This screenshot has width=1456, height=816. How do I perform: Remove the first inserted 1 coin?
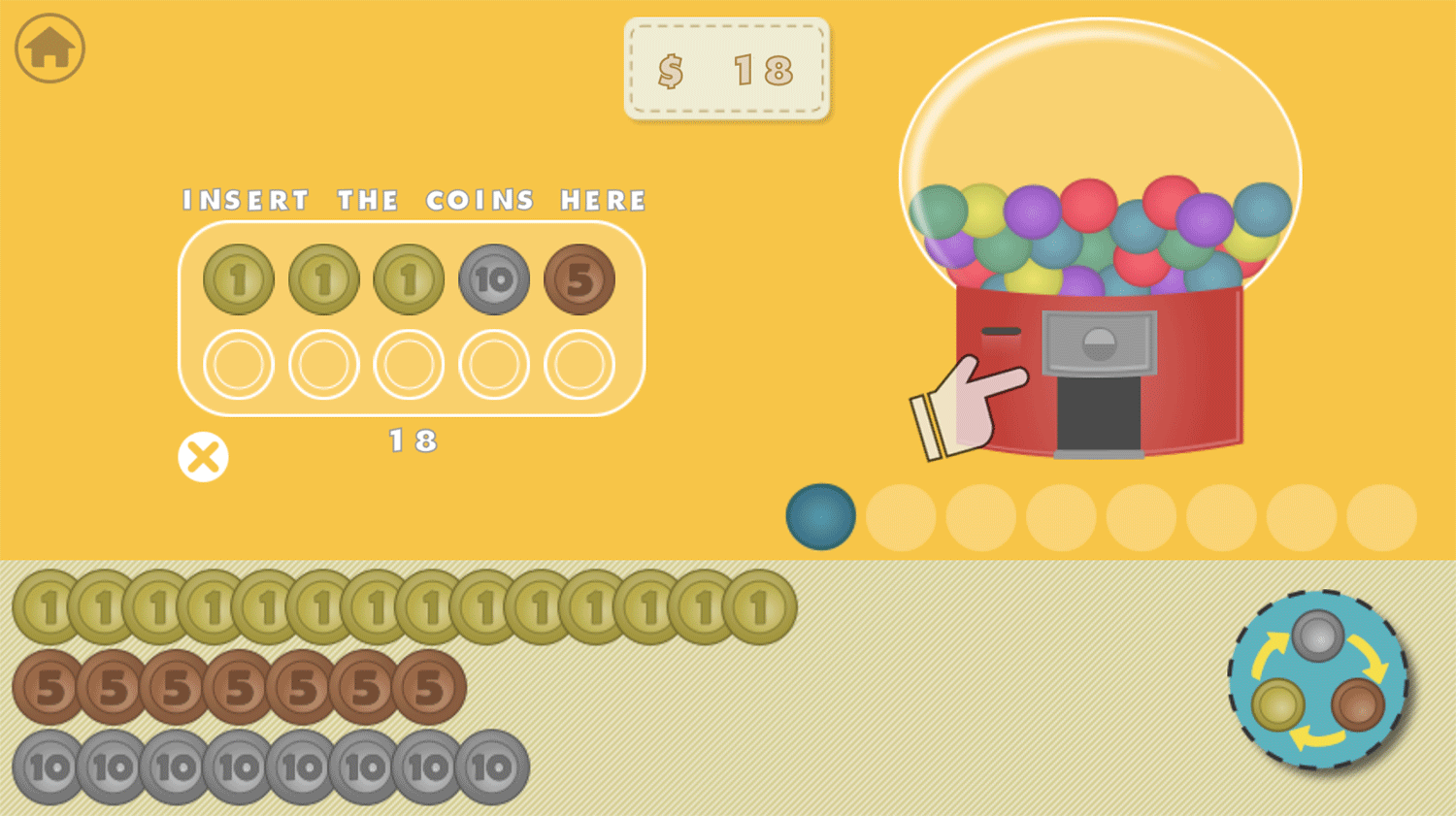pyautogui.click(x=237, y=279)
